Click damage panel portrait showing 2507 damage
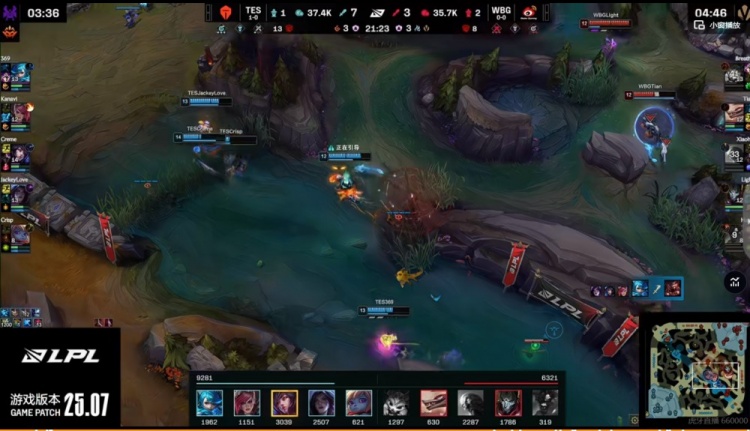The image size is (750, 431). [x=321, y=403]
